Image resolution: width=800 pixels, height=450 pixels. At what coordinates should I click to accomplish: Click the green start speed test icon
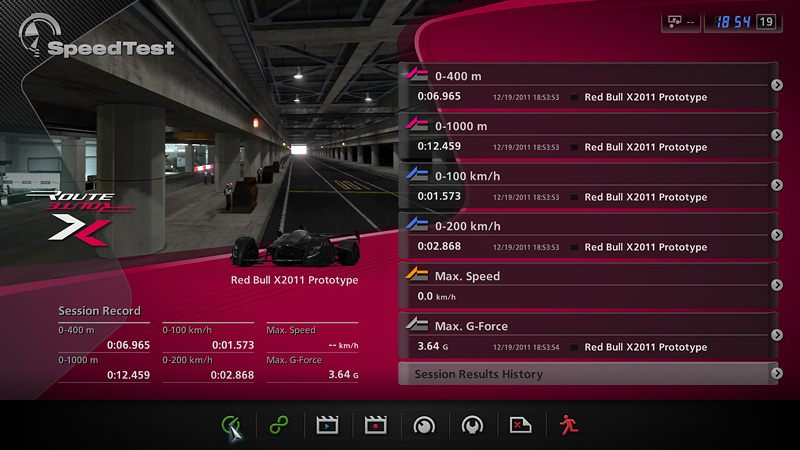coord(231,425)
